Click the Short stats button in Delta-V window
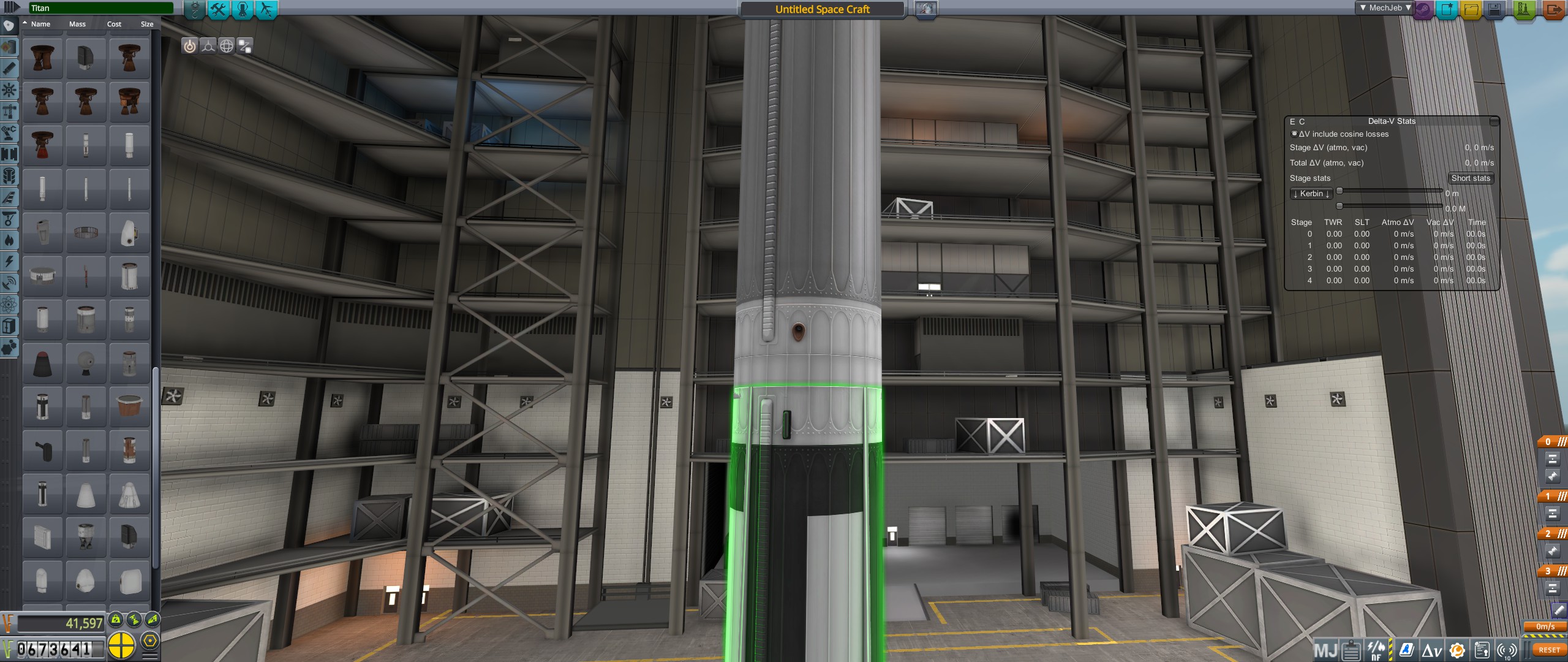This screenshot has width=1568, height=662. (x=1471, y=178)
